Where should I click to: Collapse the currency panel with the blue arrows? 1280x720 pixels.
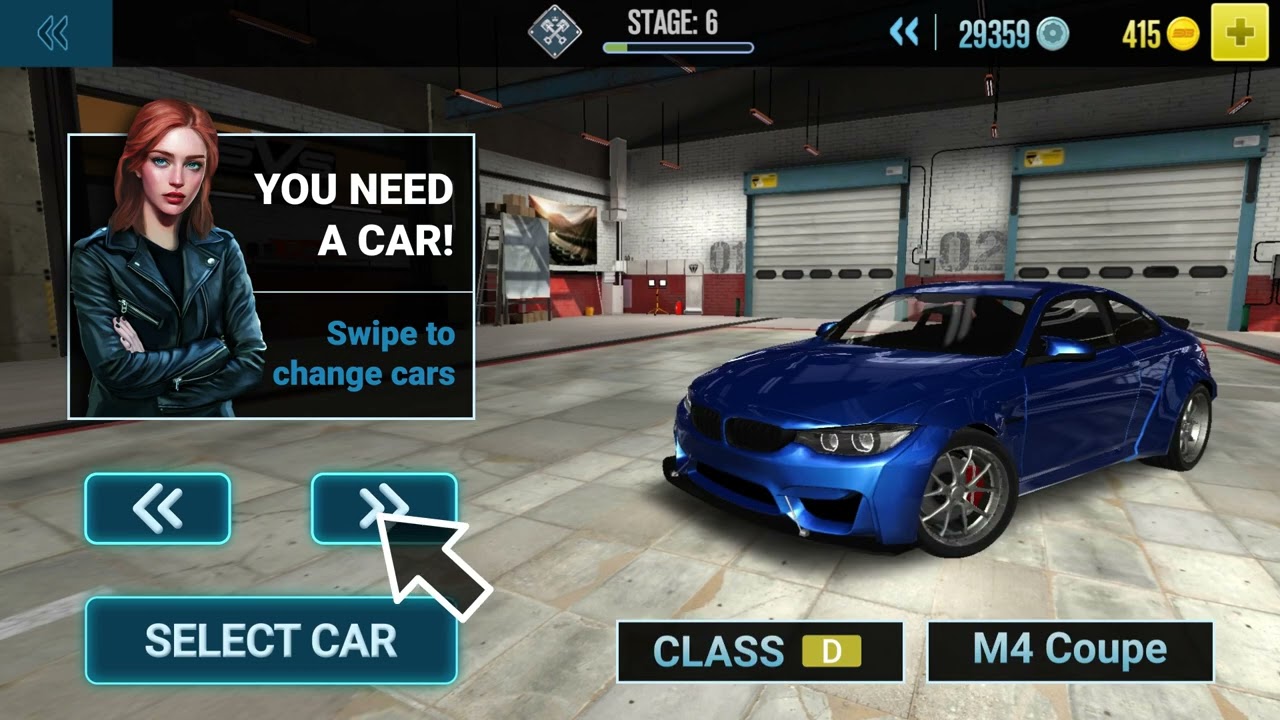[904, 34]
